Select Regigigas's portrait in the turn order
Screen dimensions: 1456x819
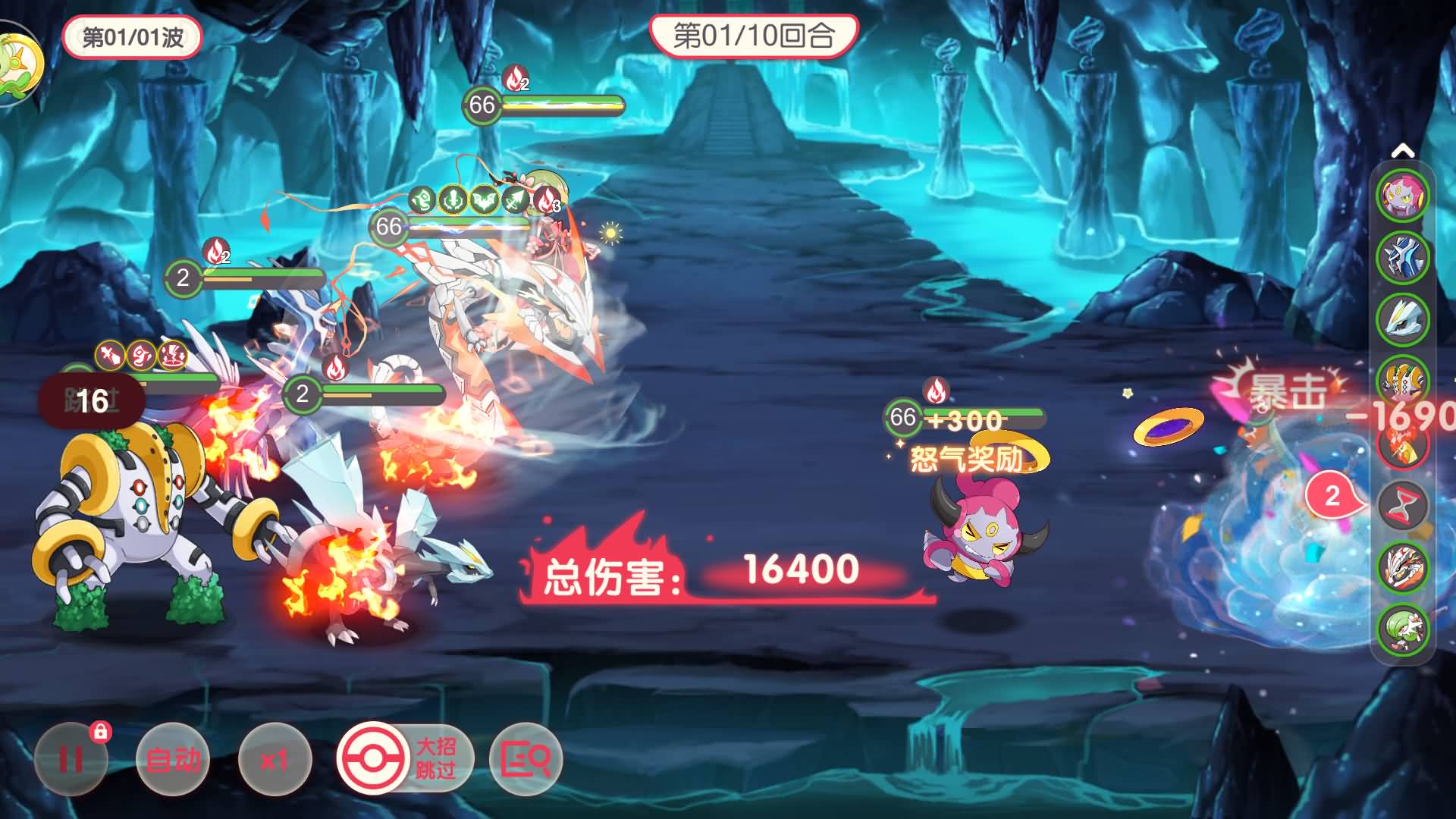tap(1402, 379)
